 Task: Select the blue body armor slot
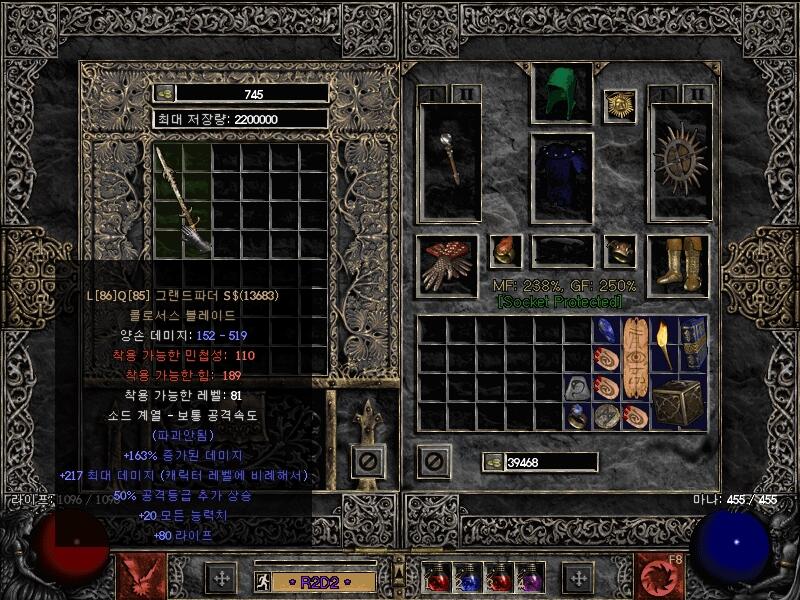point(561,178)
